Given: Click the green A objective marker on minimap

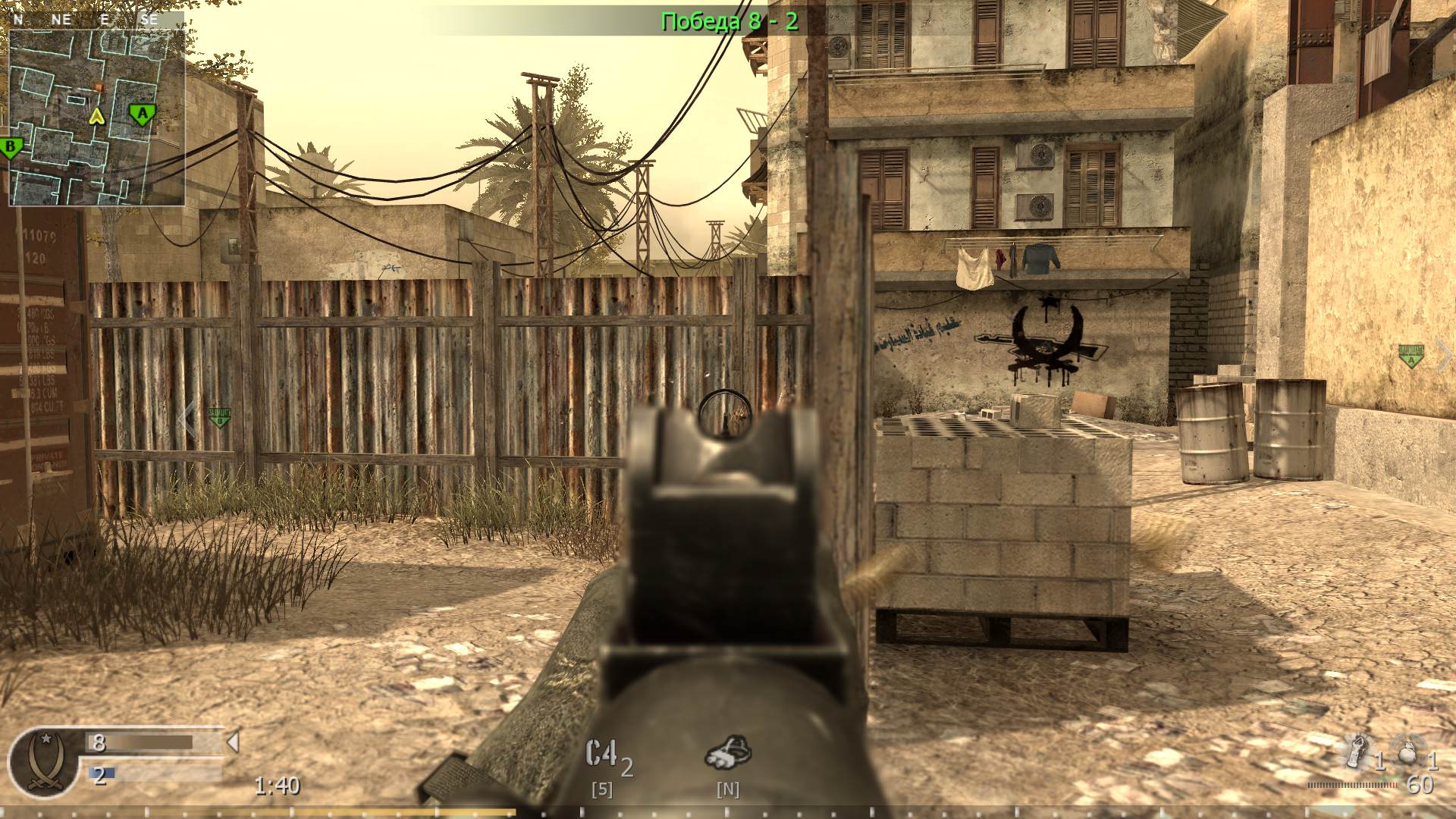Looking at the screenshot, I should pos(141,114).
